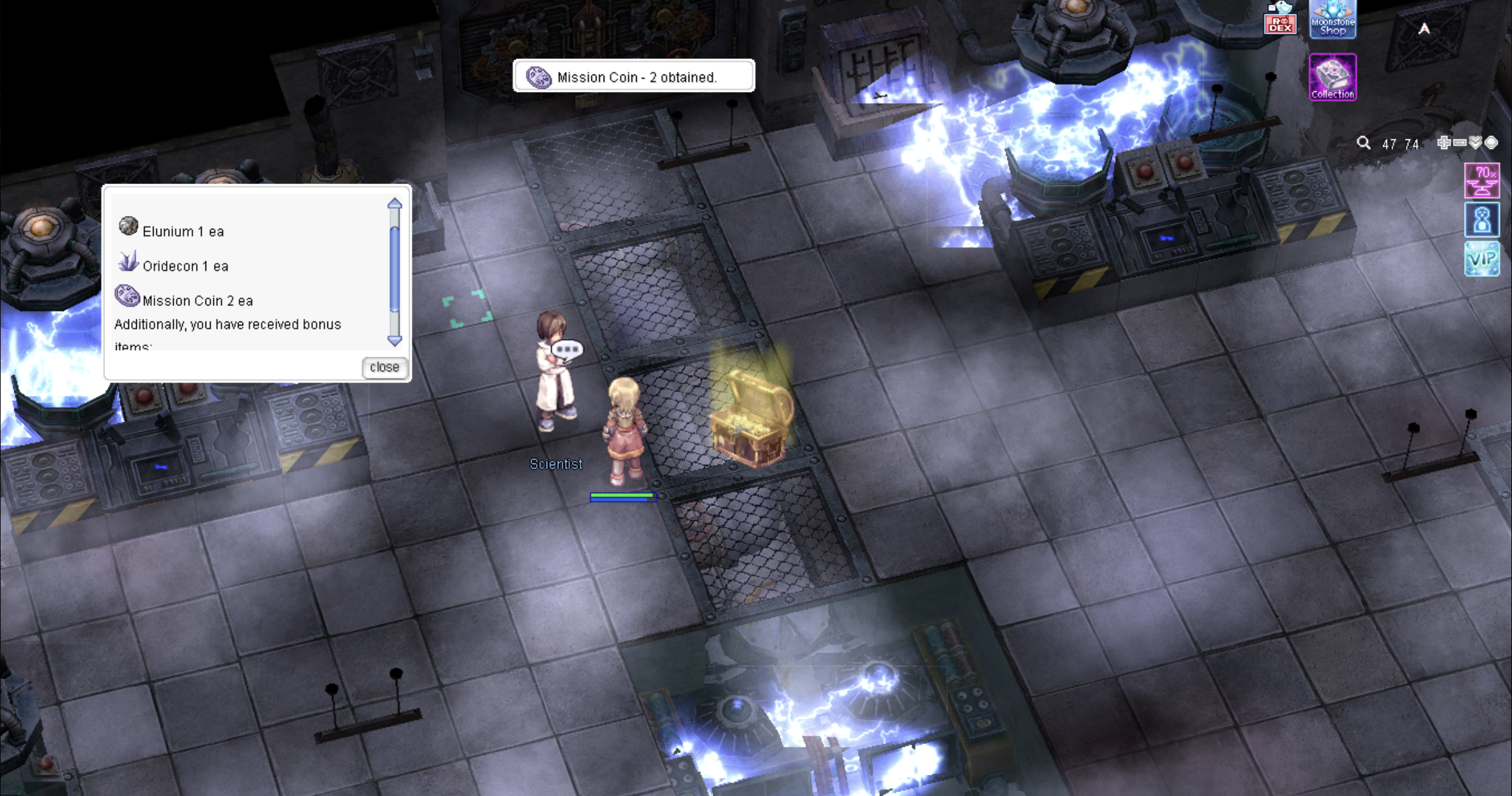The height and width of the screenshot is (796, 1512).
Task: Open the VIP status icon
Action: point(1482,259)
